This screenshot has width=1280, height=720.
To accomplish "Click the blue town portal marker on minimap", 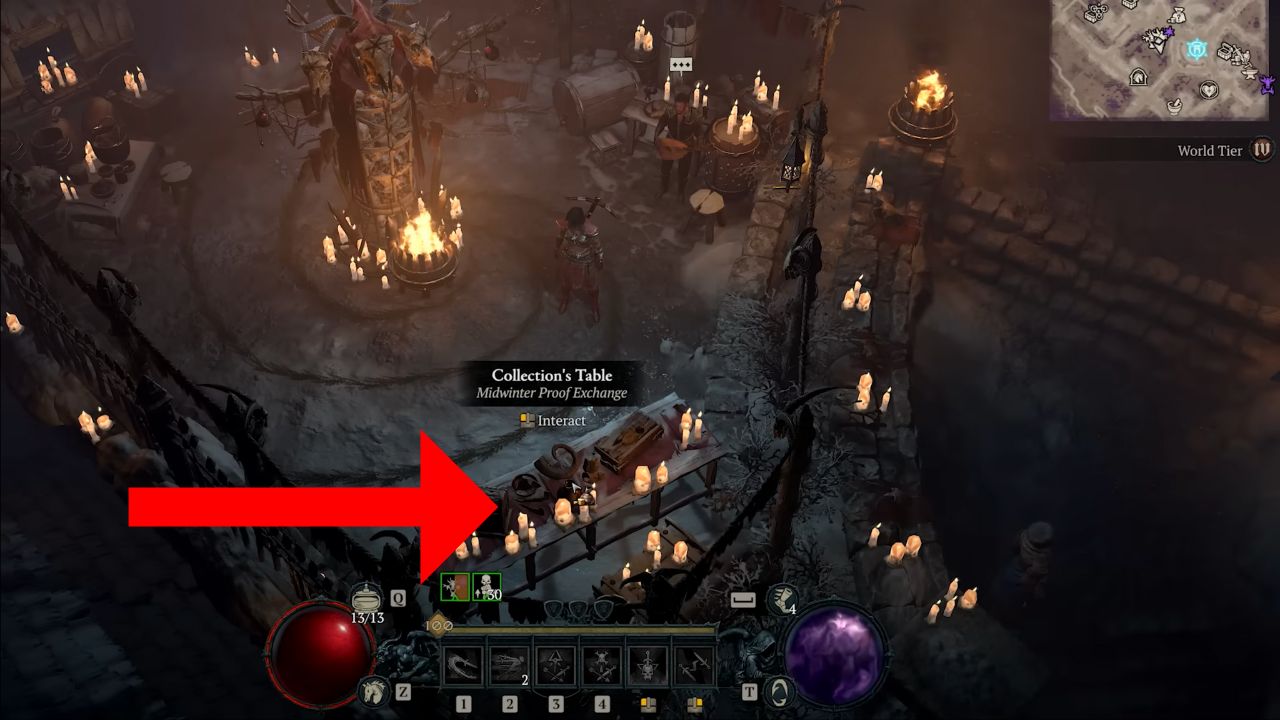I will point(1197,50).
